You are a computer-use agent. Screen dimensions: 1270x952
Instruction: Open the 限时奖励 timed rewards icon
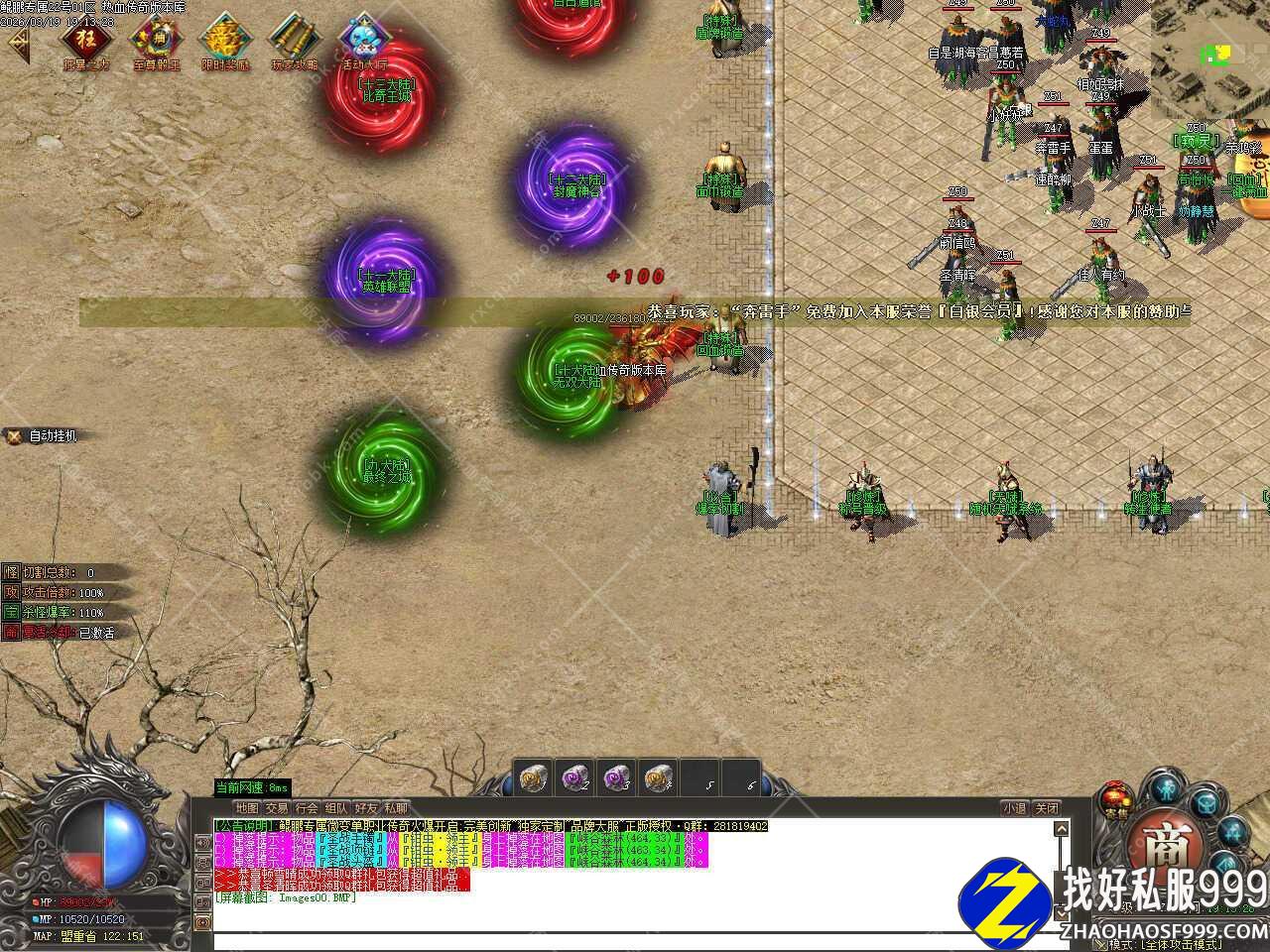225,42
